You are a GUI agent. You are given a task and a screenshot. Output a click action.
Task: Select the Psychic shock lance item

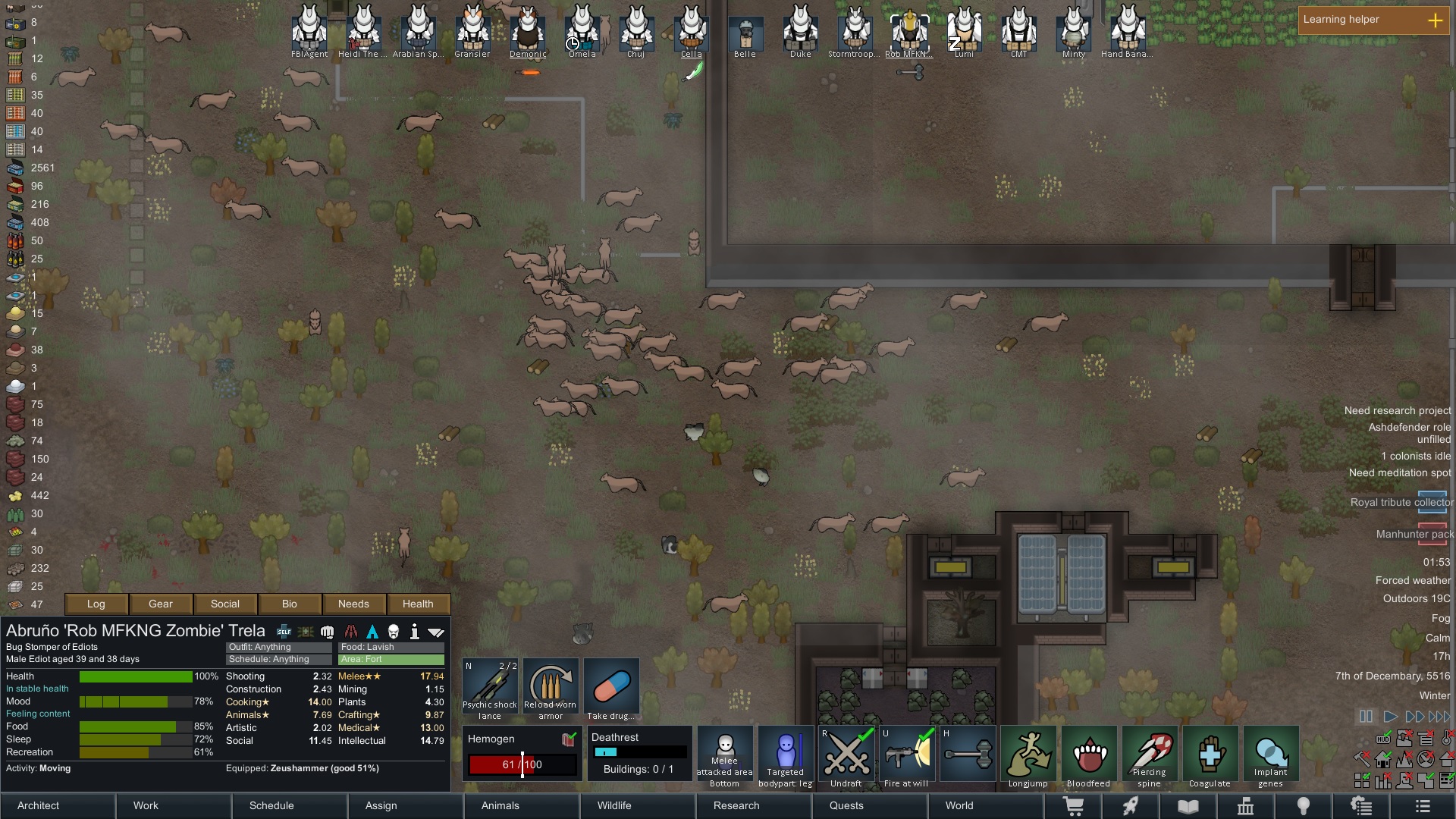click(x=490, y=687)
